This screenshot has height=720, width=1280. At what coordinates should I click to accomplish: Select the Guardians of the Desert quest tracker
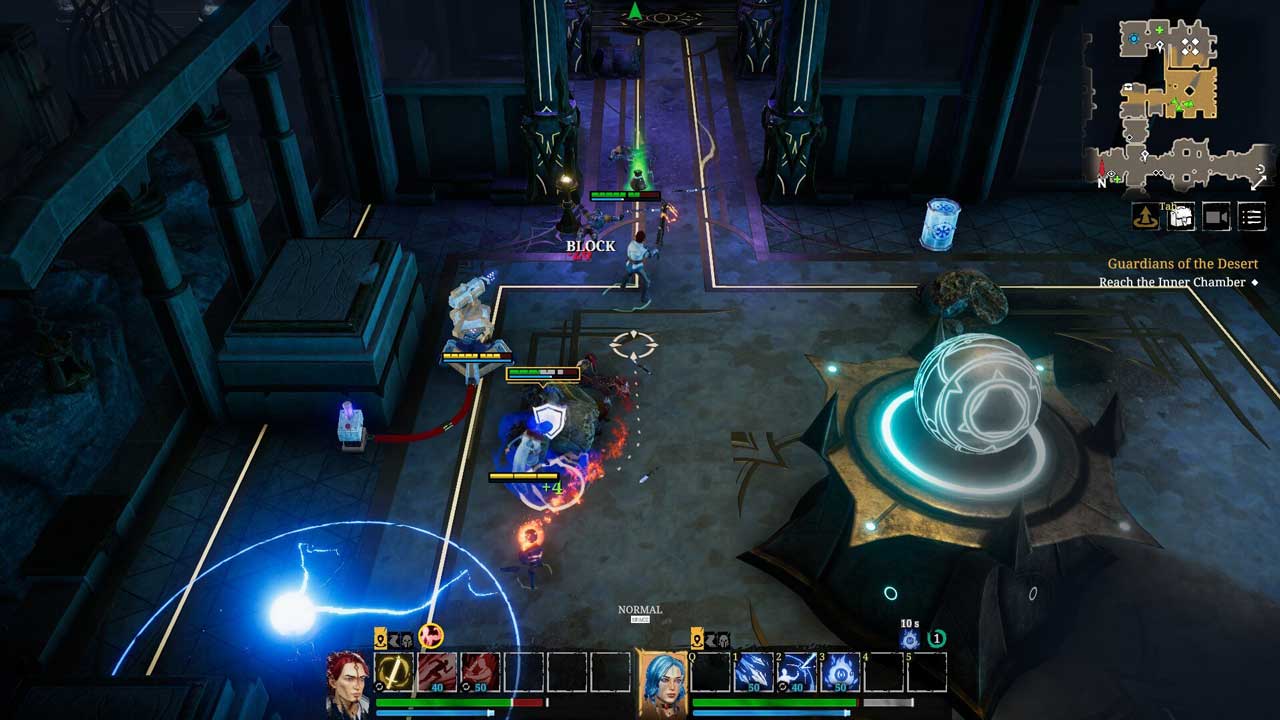[1168, 264]
